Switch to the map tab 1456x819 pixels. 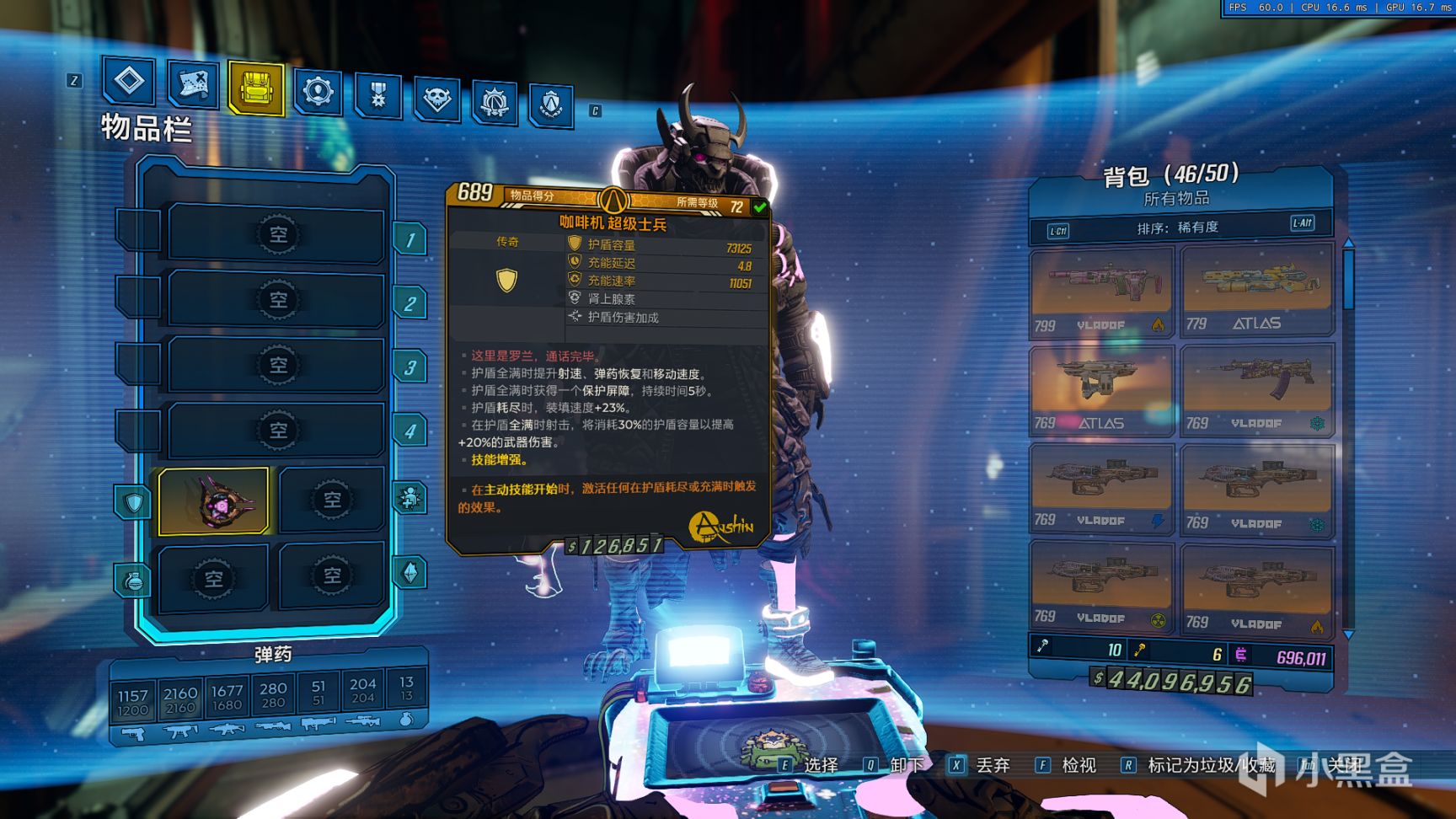[193, 84]
